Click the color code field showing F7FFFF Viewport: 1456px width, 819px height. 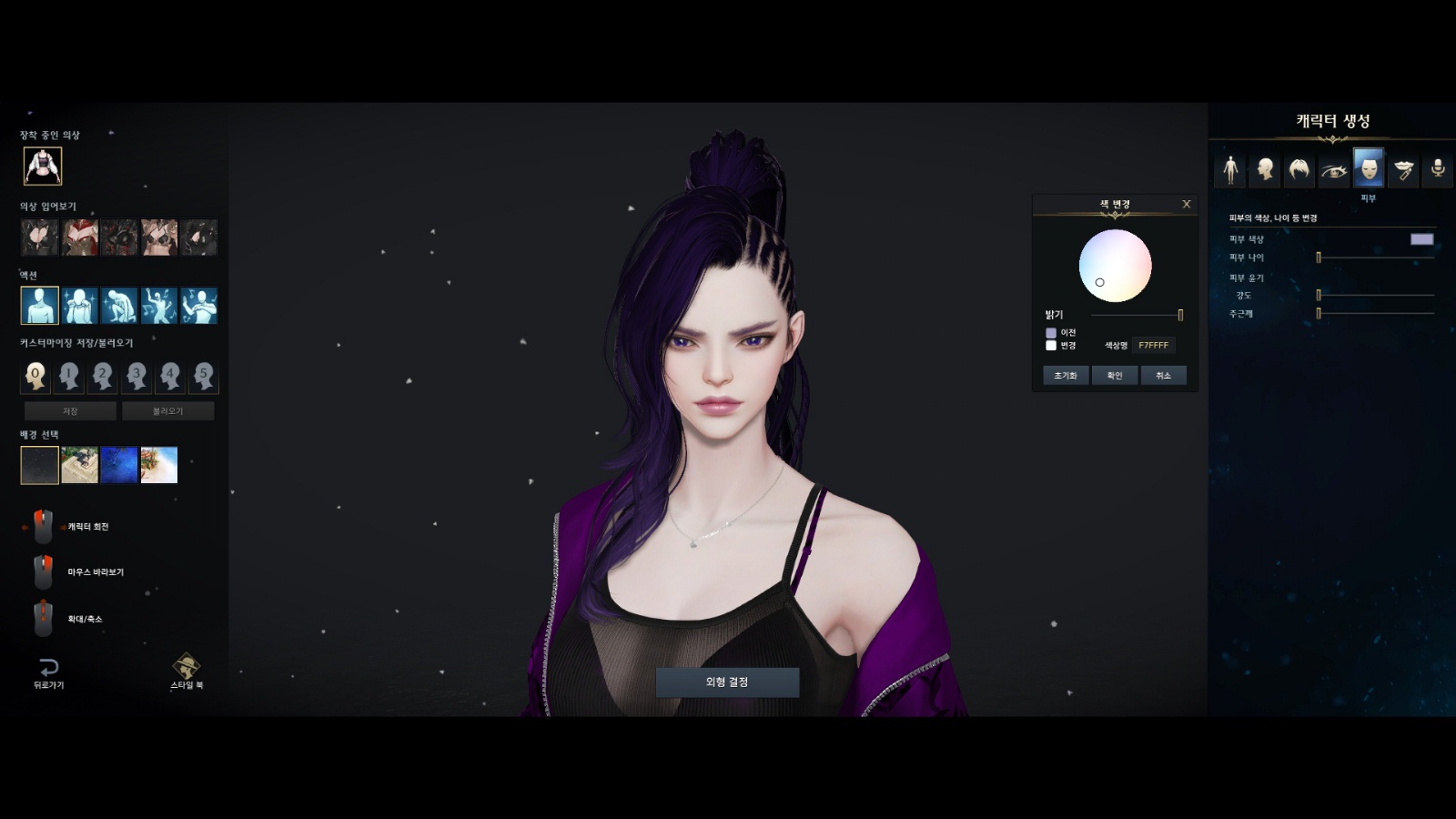[x=1153, y=345]
